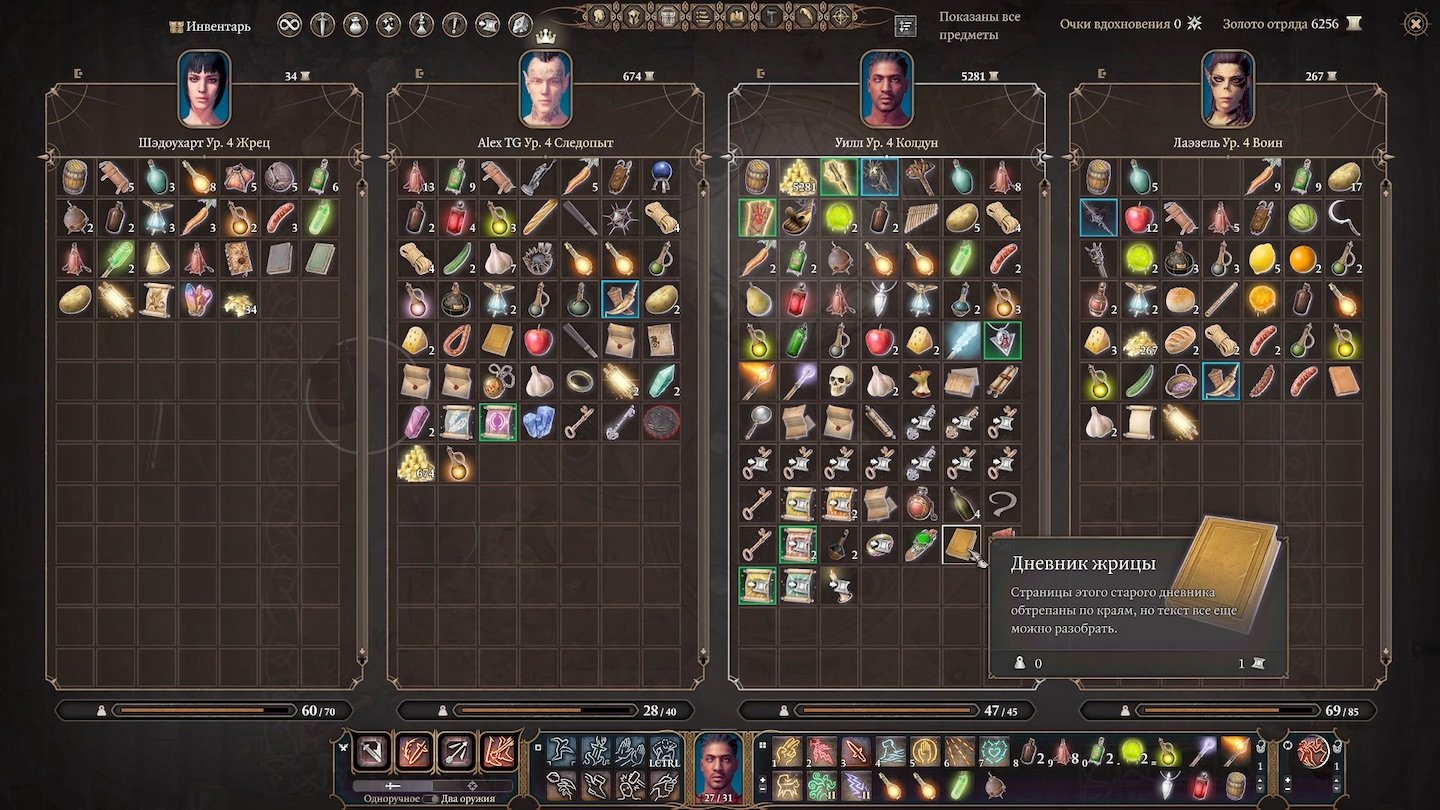Choose the red apple stack of 12
This screenshot has height=810, width=1440.
click(x=1138, y=217)
